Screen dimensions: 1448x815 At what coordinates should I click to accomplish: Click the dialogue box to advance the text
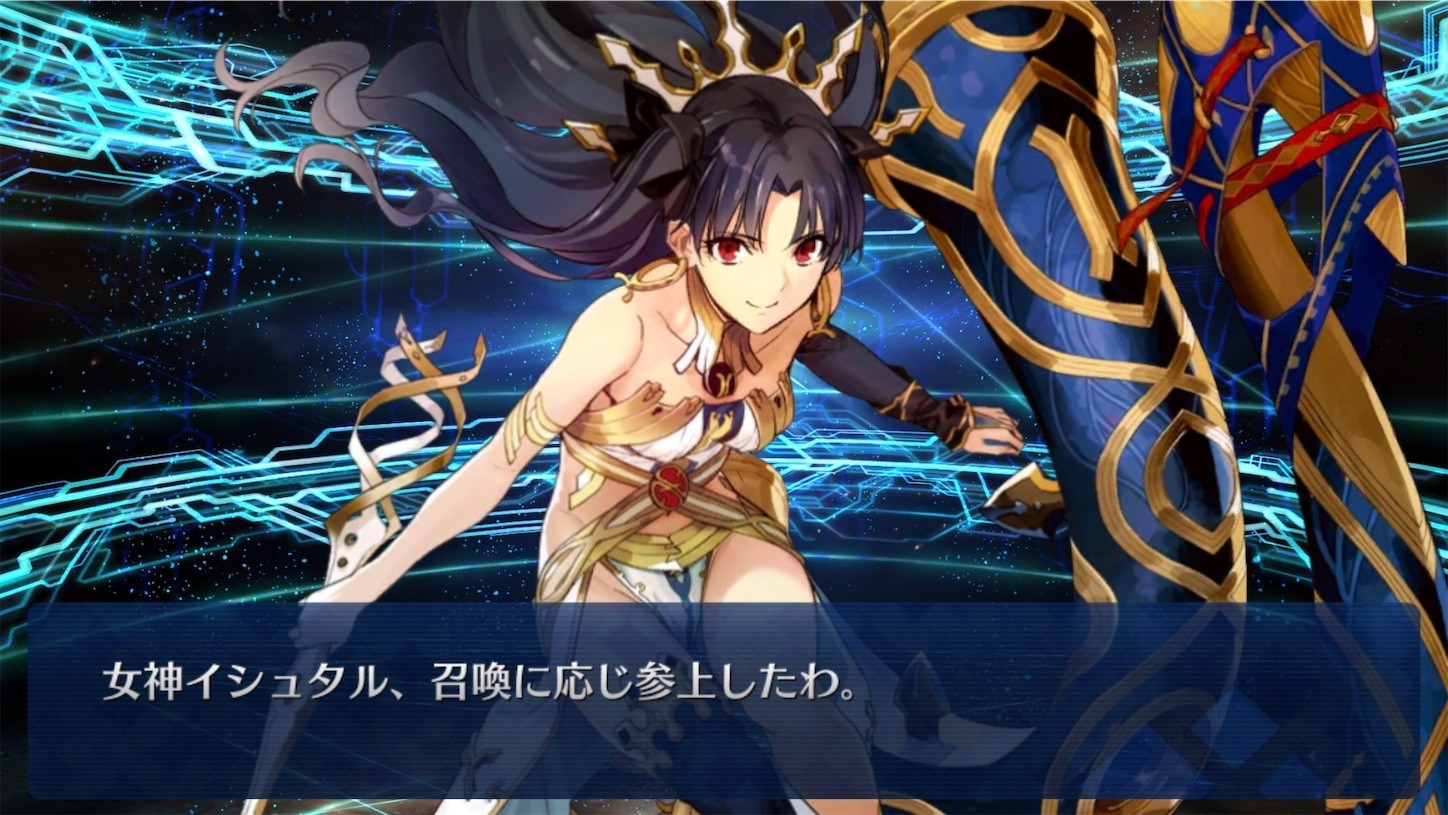724,700
